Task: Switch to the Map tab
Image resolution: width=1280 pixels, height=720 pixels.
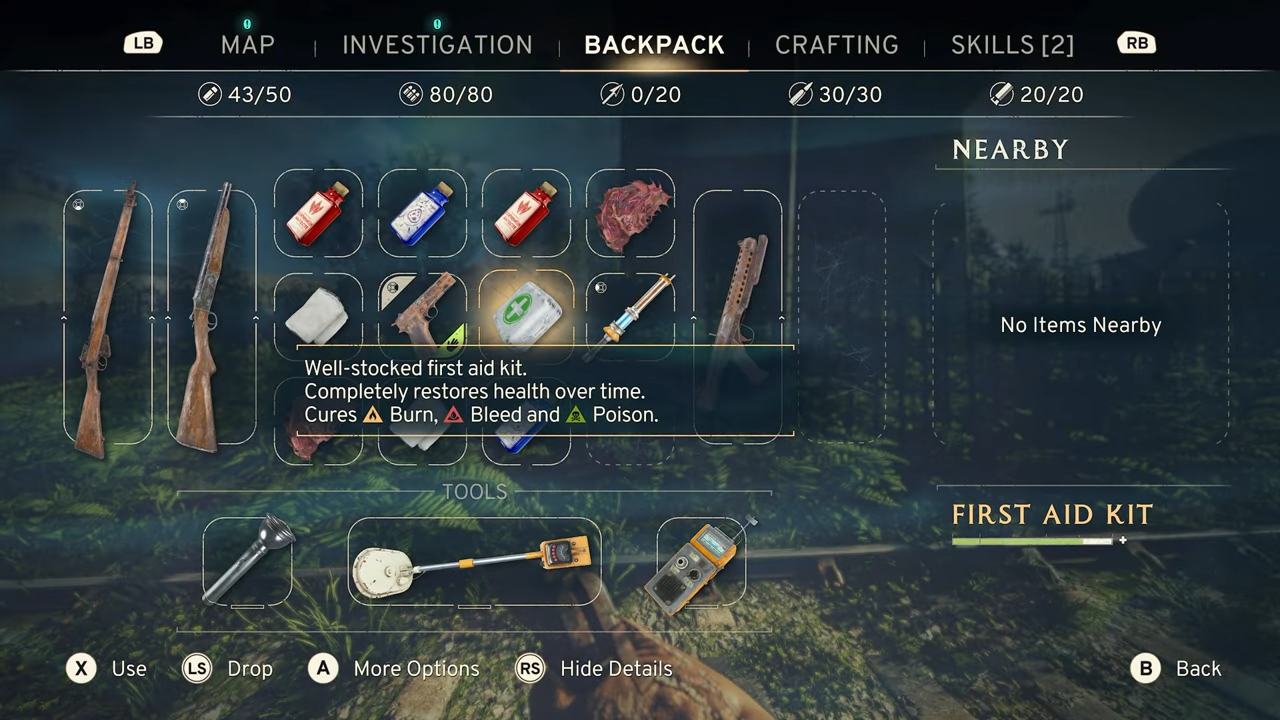Action: coord(247,45)
